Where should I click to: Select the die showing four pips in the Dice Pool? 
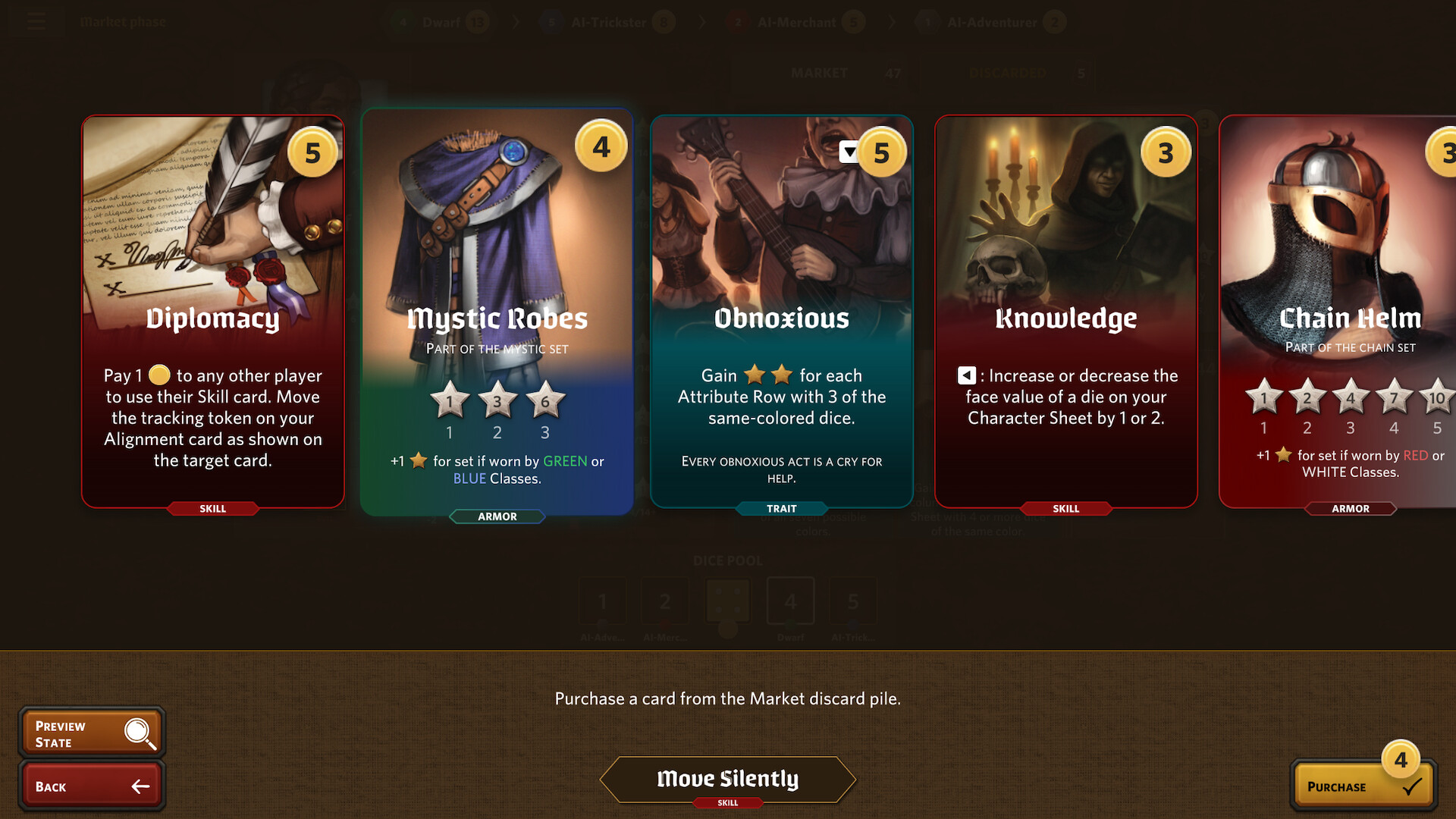726,601
